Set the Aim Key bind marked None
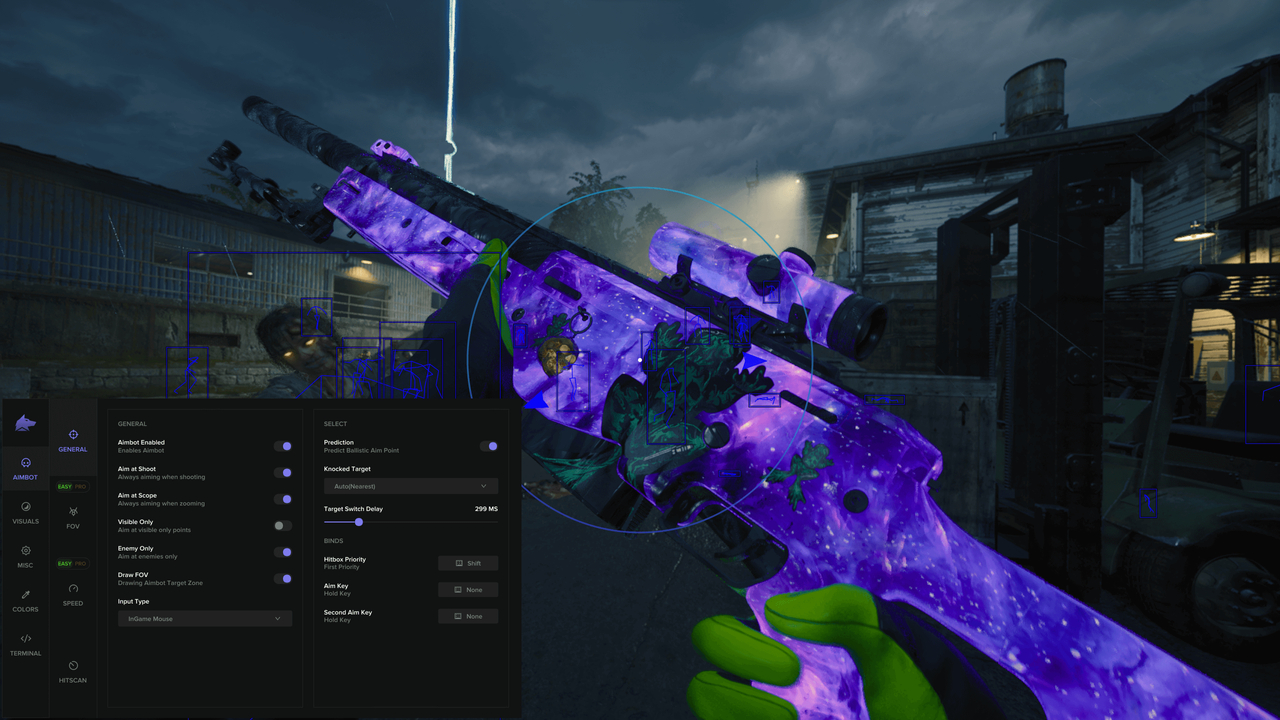This screenshot has width=1280, height=720. [468, 589]
